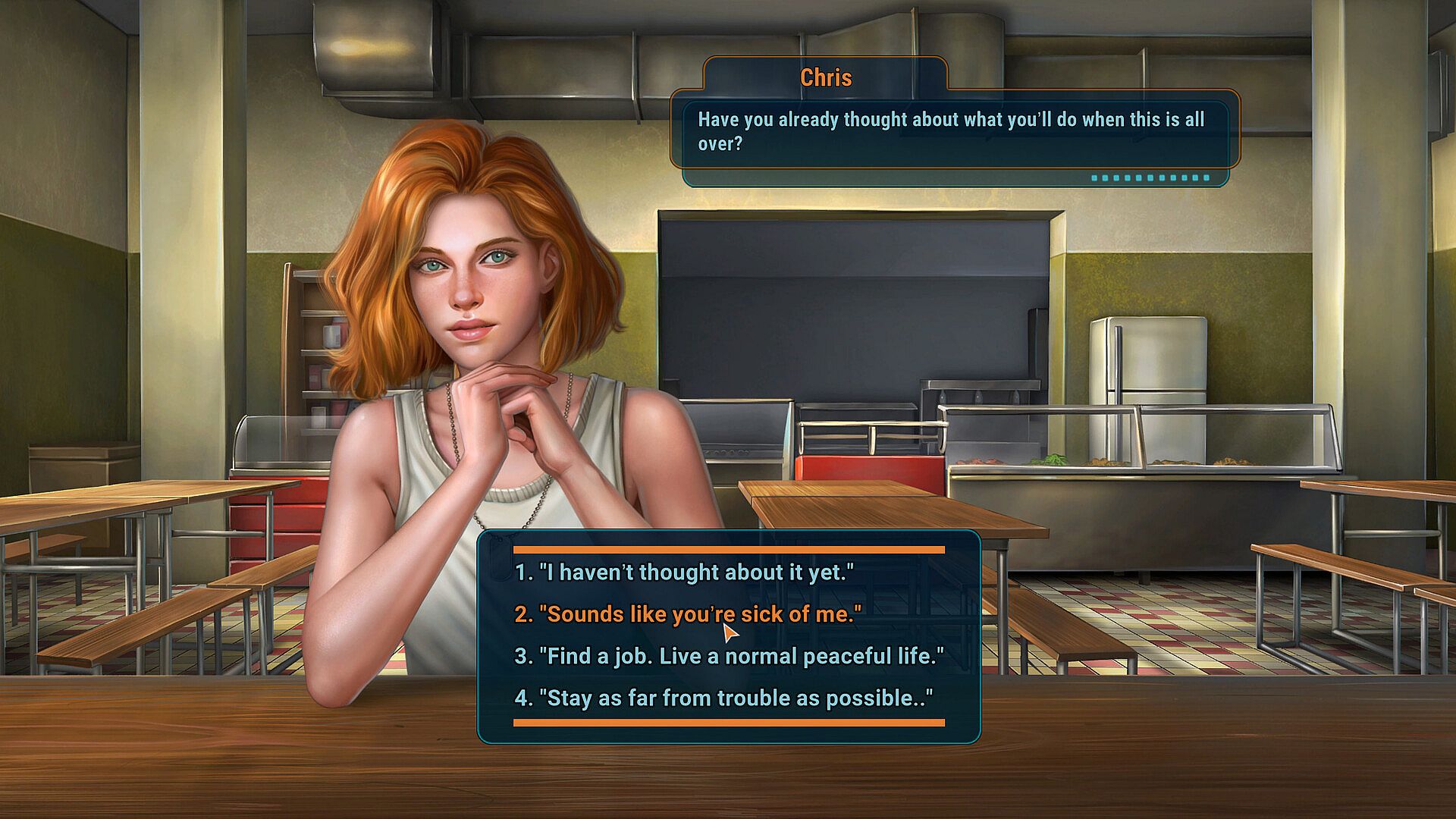The height and width of the screenshot is (819, 1456).
Task: Pick "Find a job. Live a normal peaceful life."
Action: pyautogui.click(x=729, y=656)
